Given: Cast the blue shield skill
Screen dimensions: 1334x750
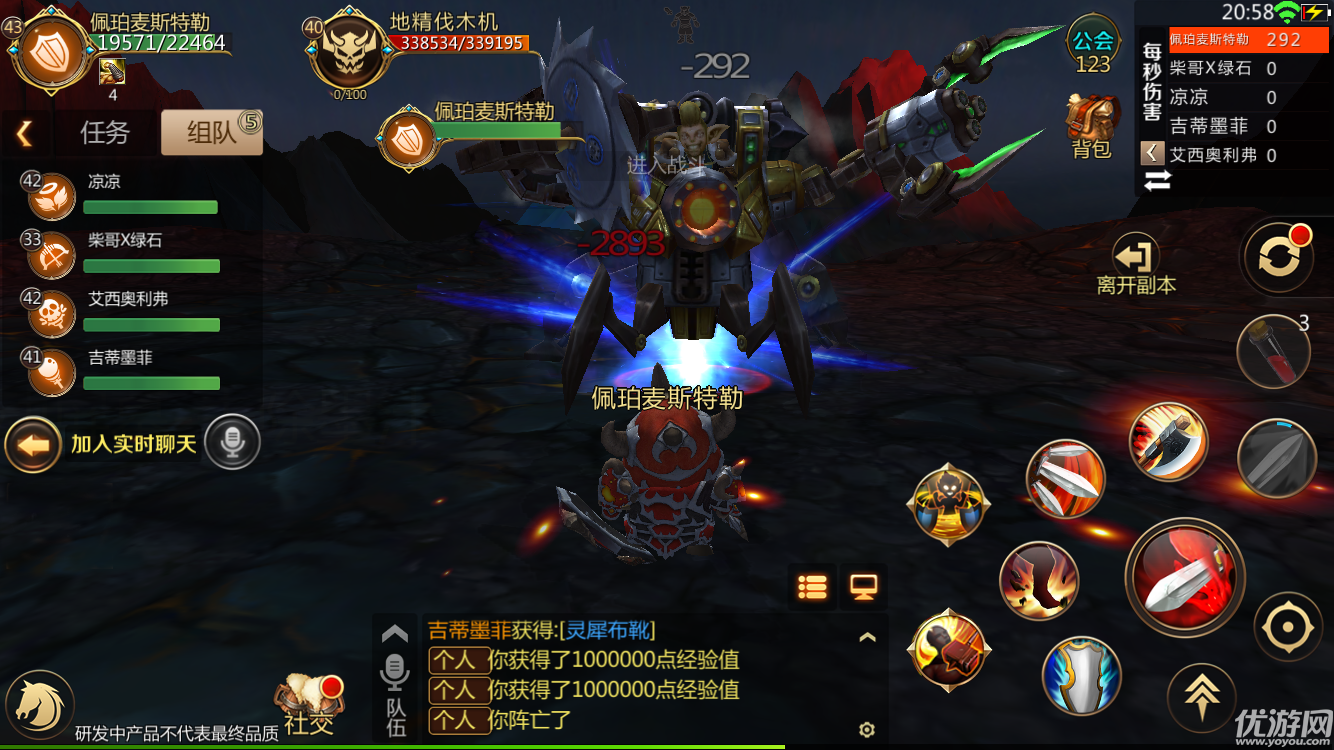Looking at the screenshot, I should [x=1080, y=676].
